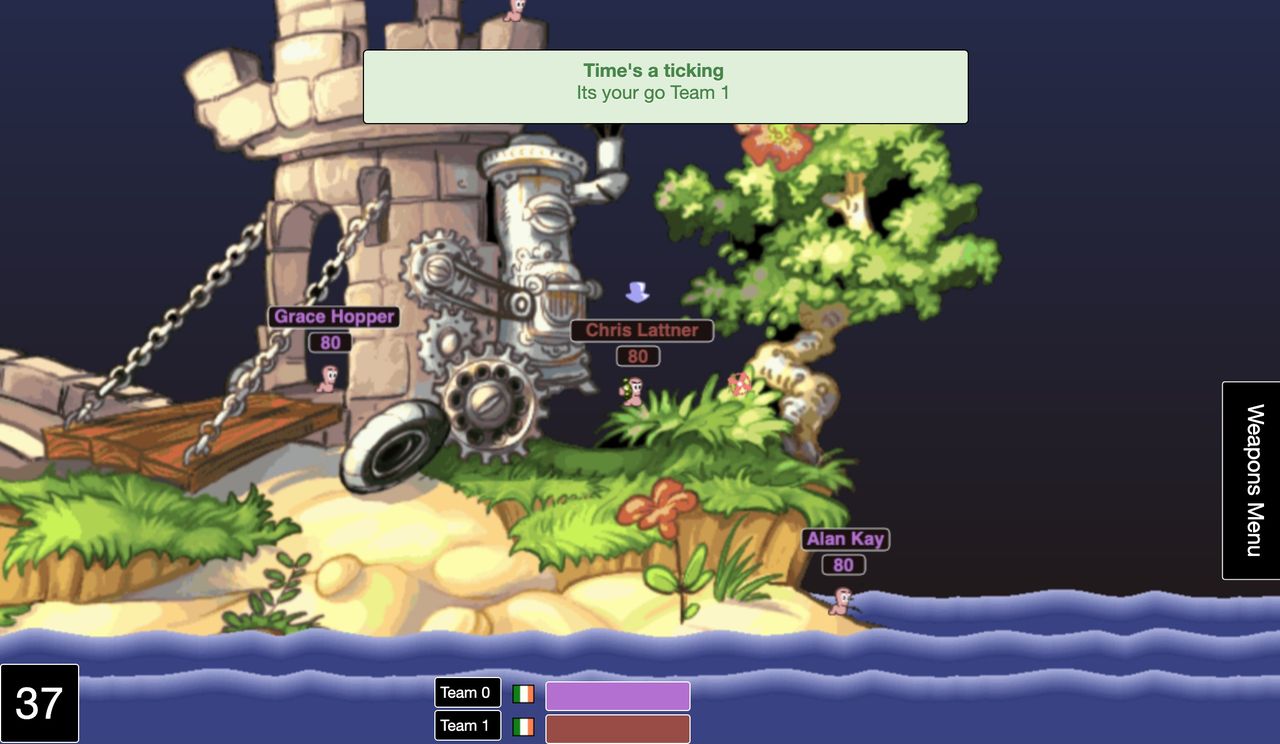Select the Team 1 label
The width and height of the screenshot is (1280, 744).
(467, 725)
